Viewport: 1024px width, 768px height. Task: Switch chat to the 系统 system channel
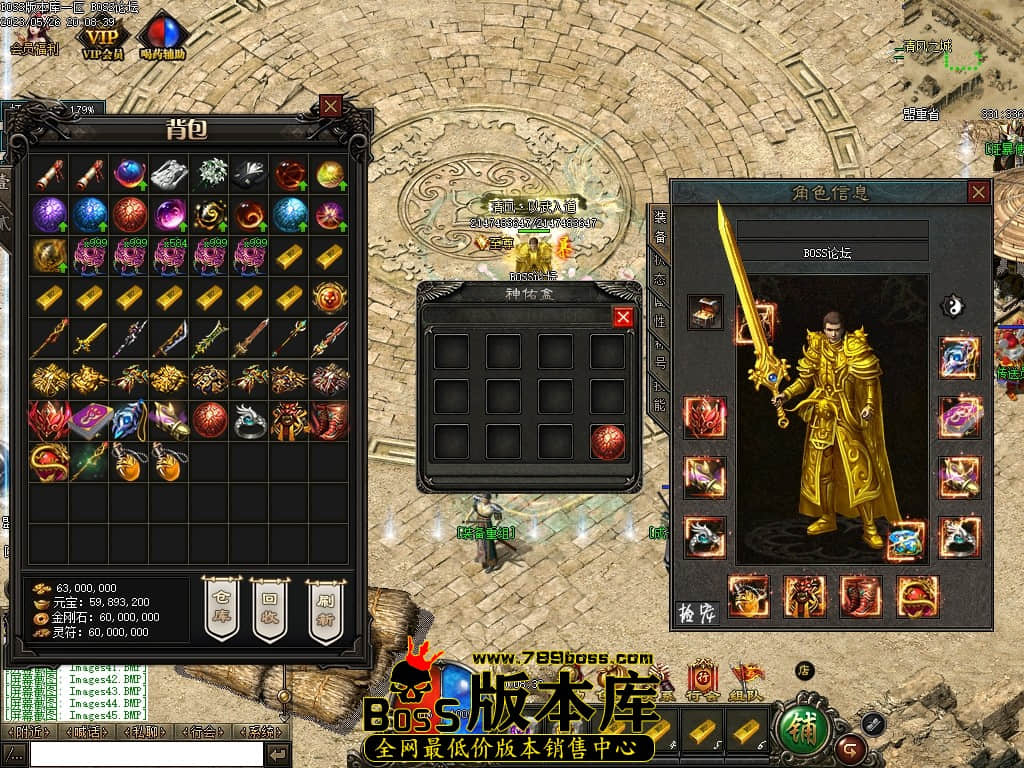click(264, 732)
